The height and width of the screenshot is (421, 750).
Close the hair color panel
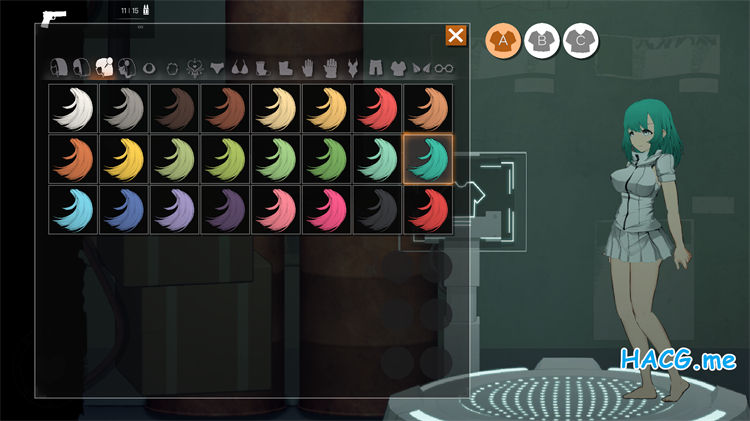pos(455,36)
